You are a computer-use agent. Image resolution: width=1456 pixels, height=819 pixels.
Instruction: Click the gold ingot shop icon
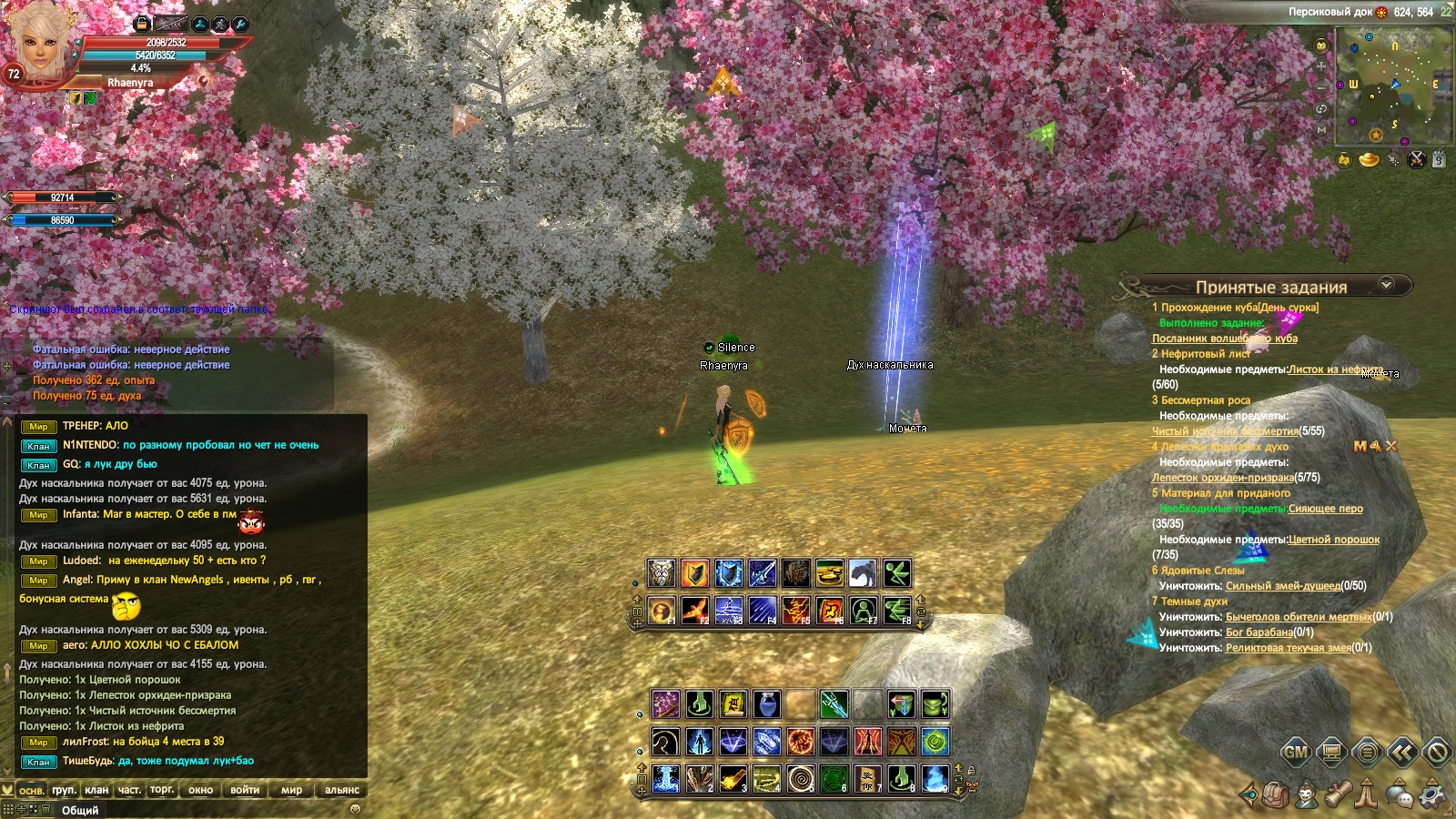pyautogui.click(x=1369, y=160)
